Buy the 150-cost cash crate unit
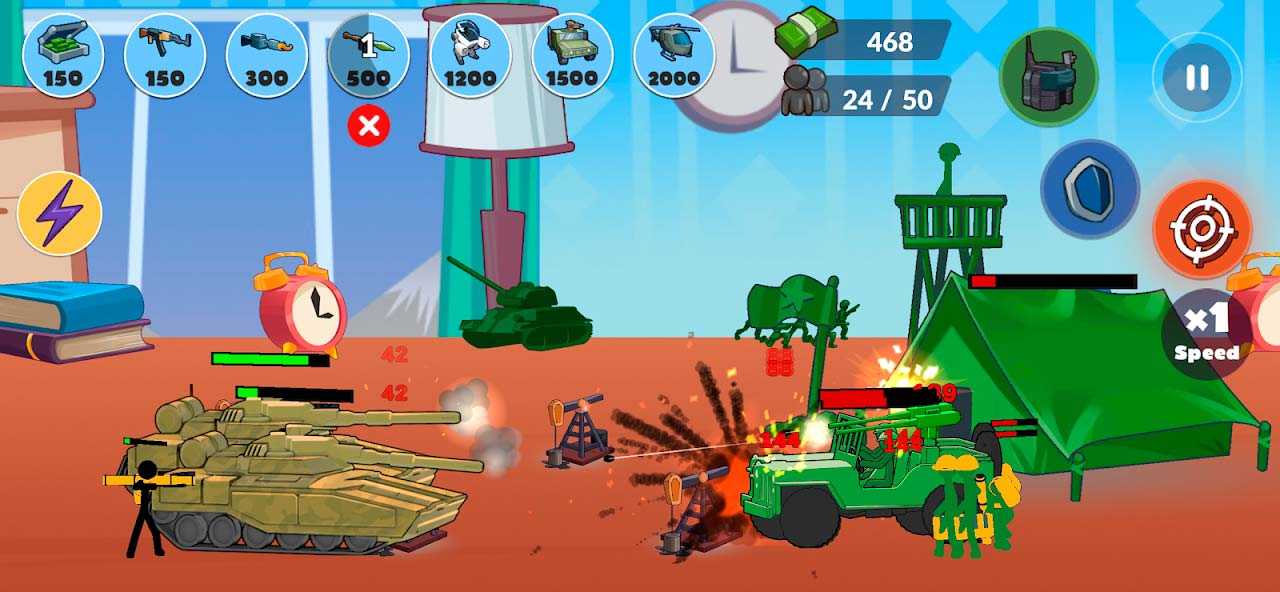The width and height of the screenshot is (1280, 592). [x=62, y=55]
